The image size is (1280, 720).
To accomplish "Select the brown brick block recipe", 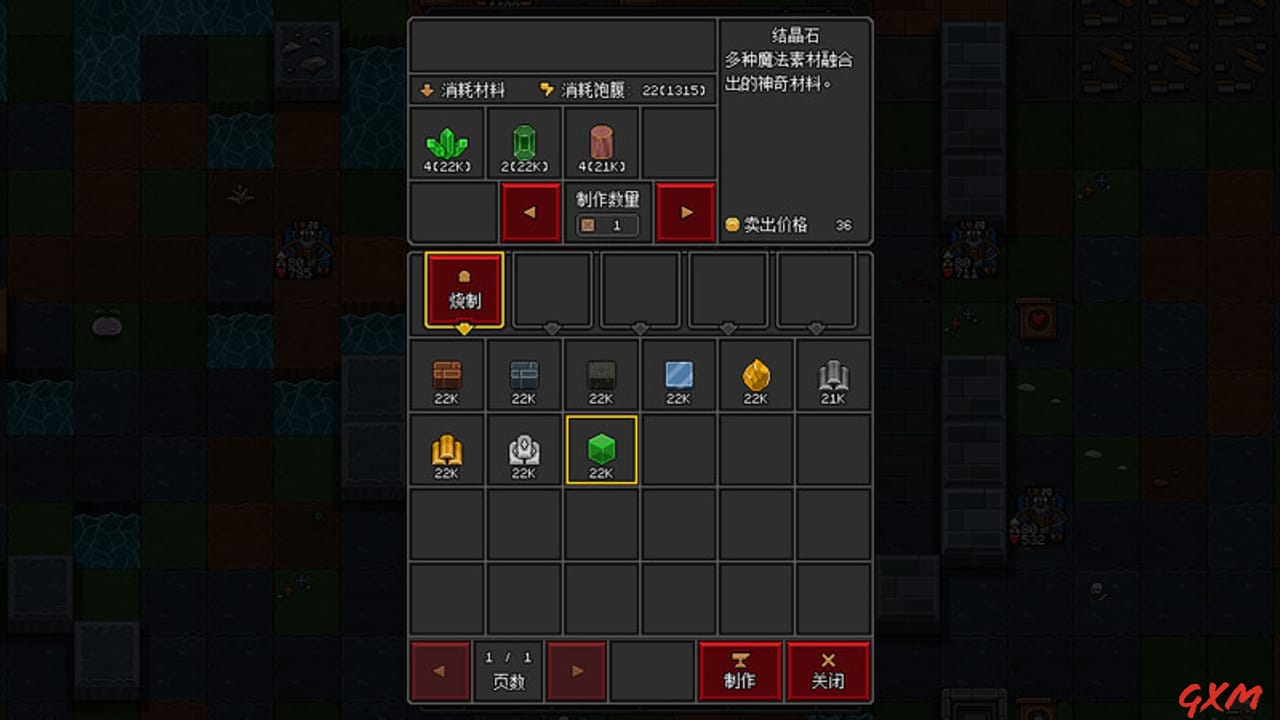I will point(447,375).
